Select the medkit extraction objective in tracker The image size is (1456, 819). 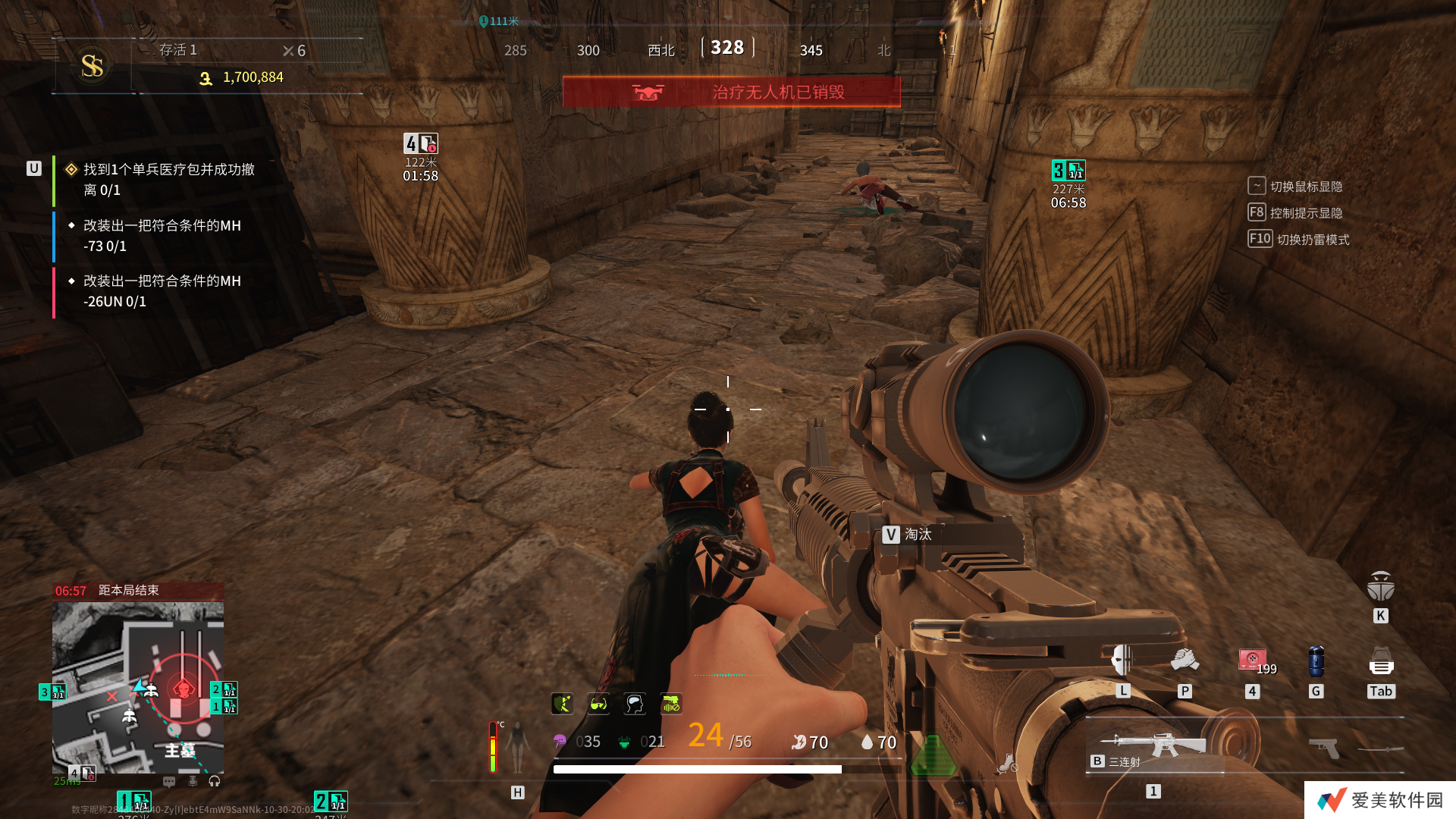[x=168, y=180]
